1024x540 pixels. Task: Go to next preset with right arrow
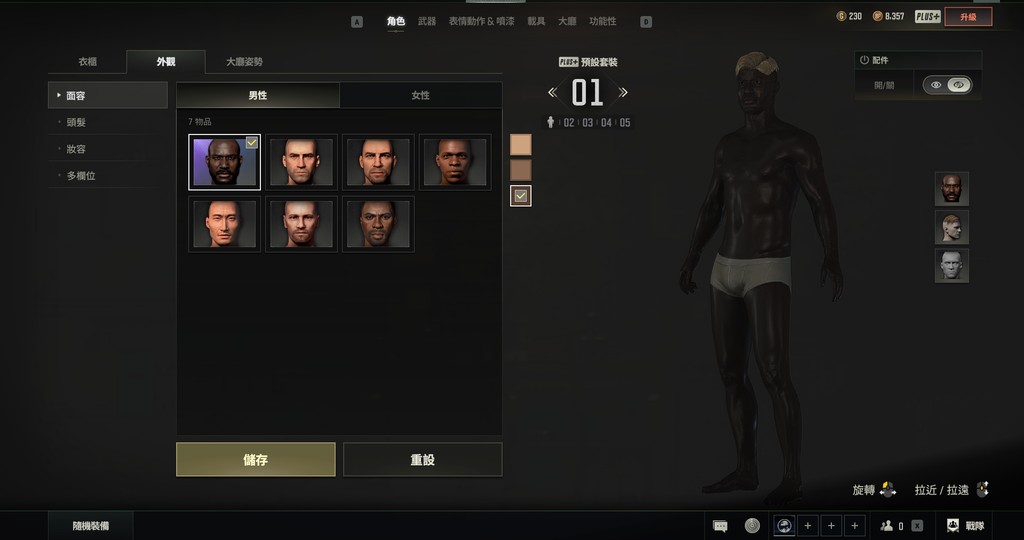623,93
